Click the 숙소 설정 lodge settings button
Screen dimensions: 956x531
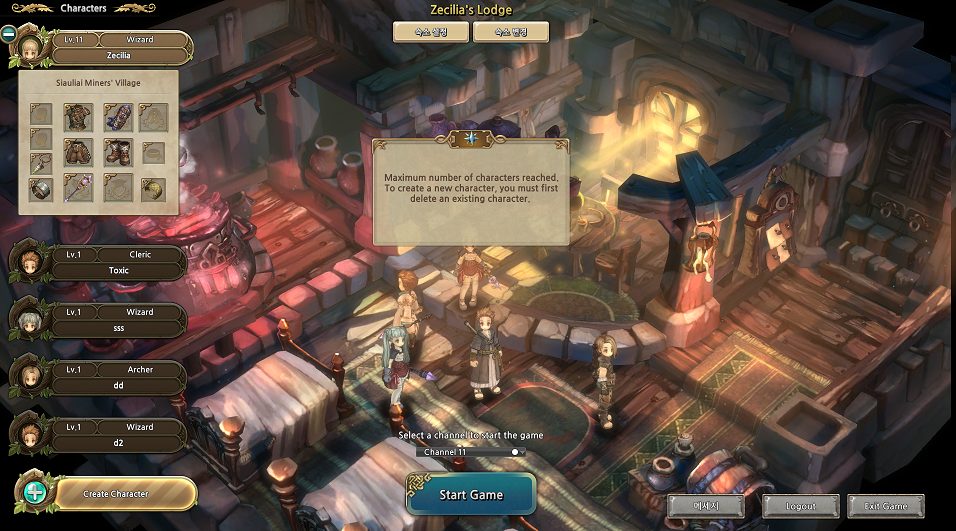click(x=431, y=32)
